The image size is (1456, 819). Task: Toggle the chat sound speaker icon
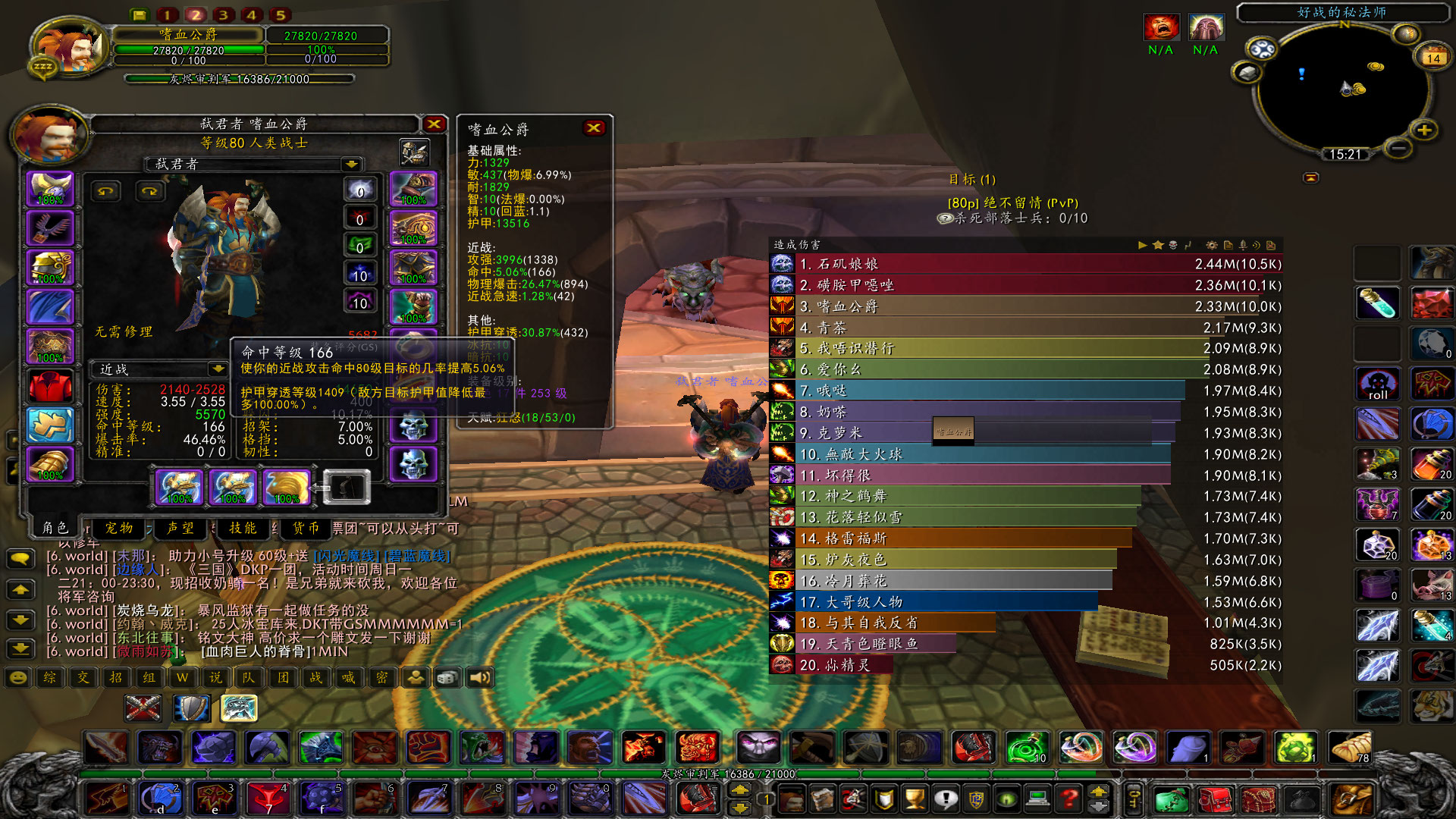[x=480, y=678]
